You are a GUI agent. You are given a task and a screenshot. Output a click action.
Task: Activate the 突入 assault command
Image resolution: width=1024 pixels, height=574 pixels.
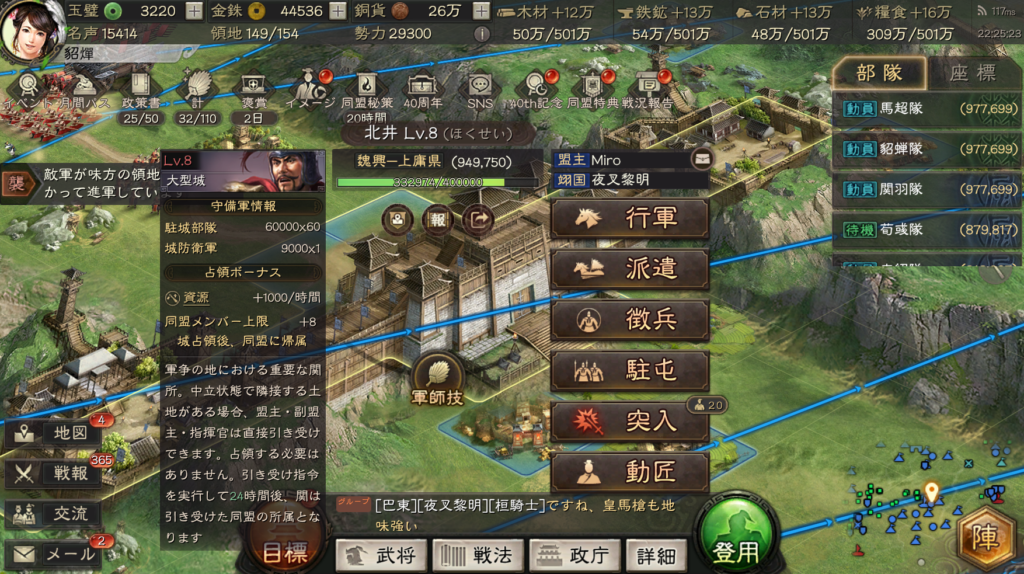630,421
